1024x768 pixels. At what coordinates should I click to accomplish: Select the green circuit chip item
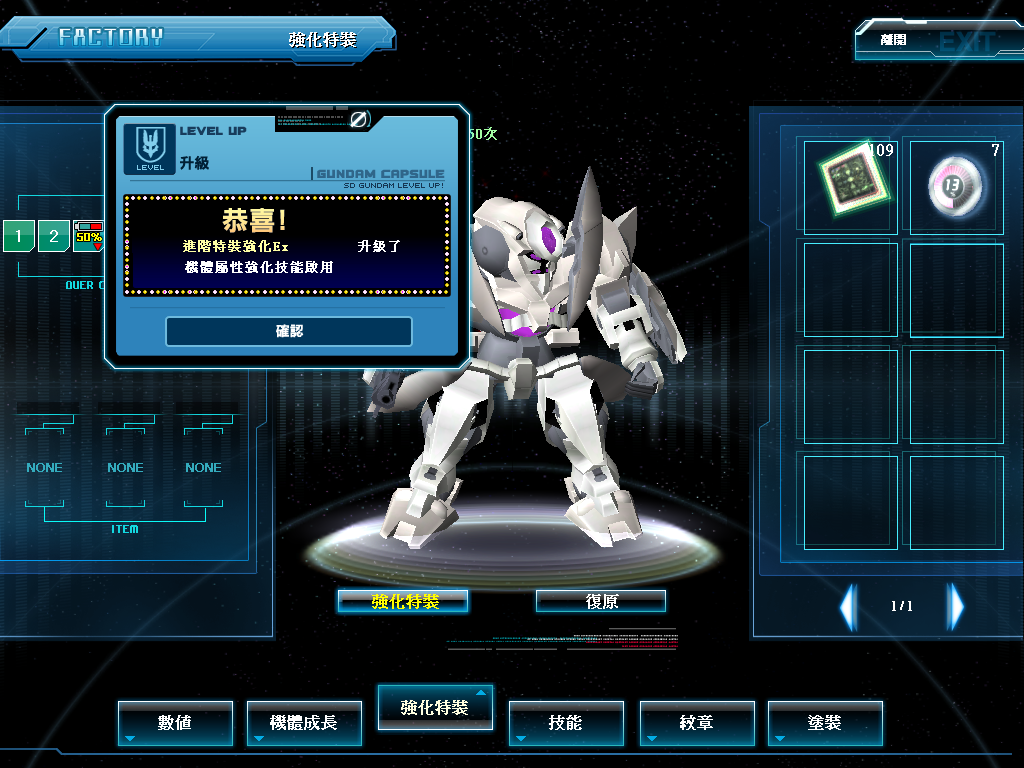(849, 185)
